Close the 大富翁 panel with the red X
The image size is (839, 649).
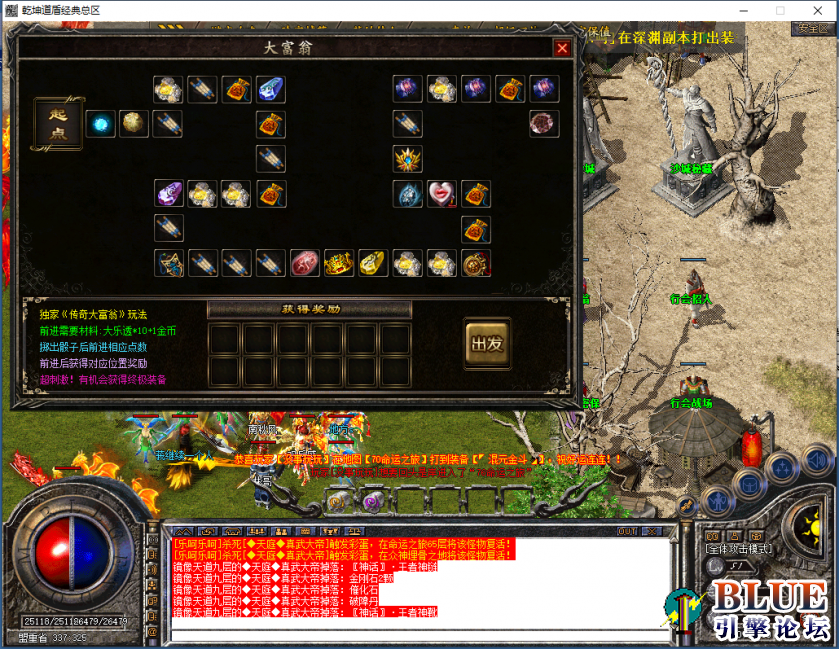[562, 48]
